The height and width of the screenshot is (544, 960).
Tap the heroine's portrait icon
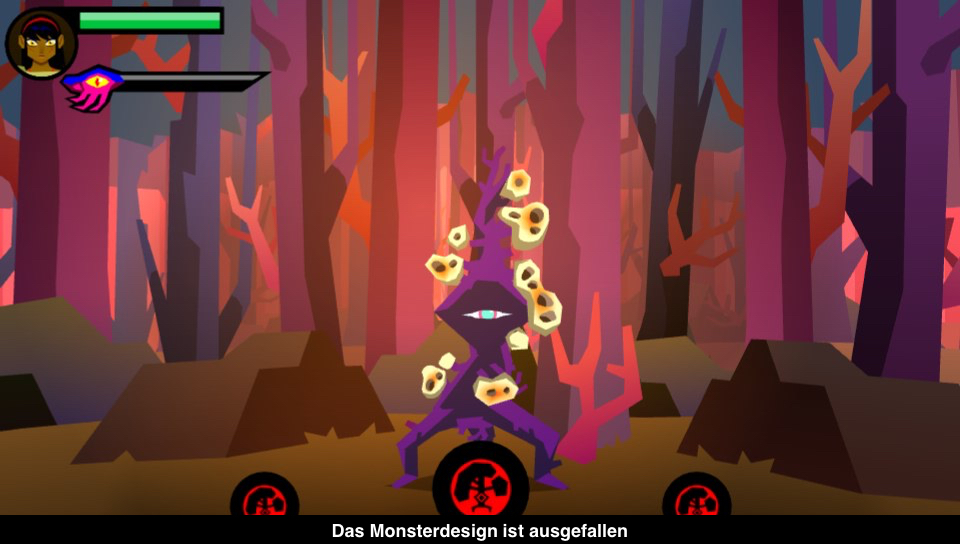(x=41, y=43)
